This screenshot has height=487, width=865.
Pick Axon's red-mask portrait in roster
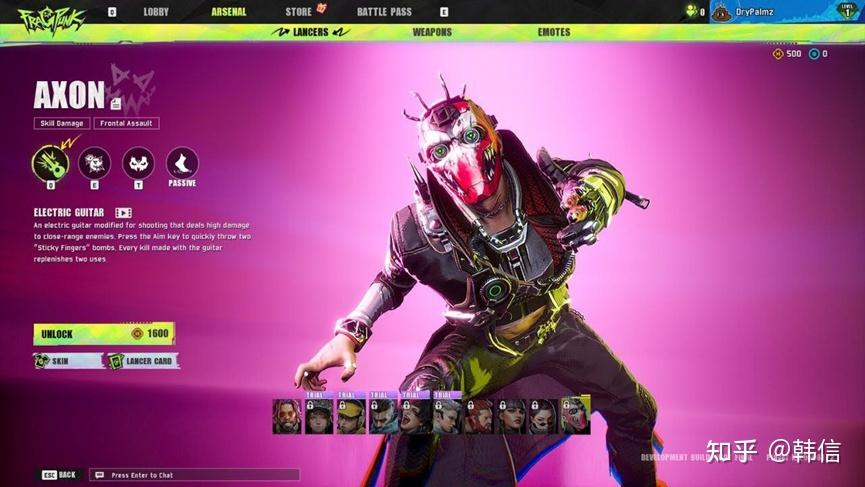[575, 416]
